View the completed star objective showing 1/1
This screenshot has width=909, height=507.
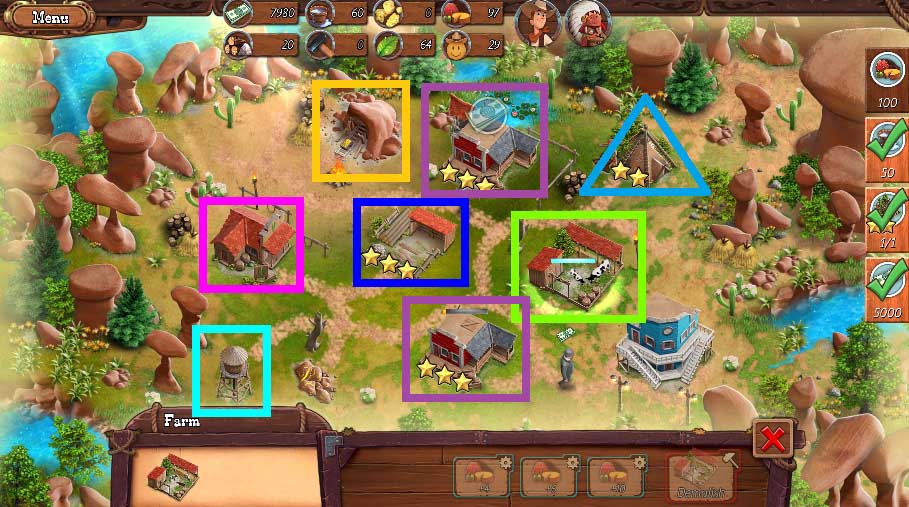pos(887,218)
